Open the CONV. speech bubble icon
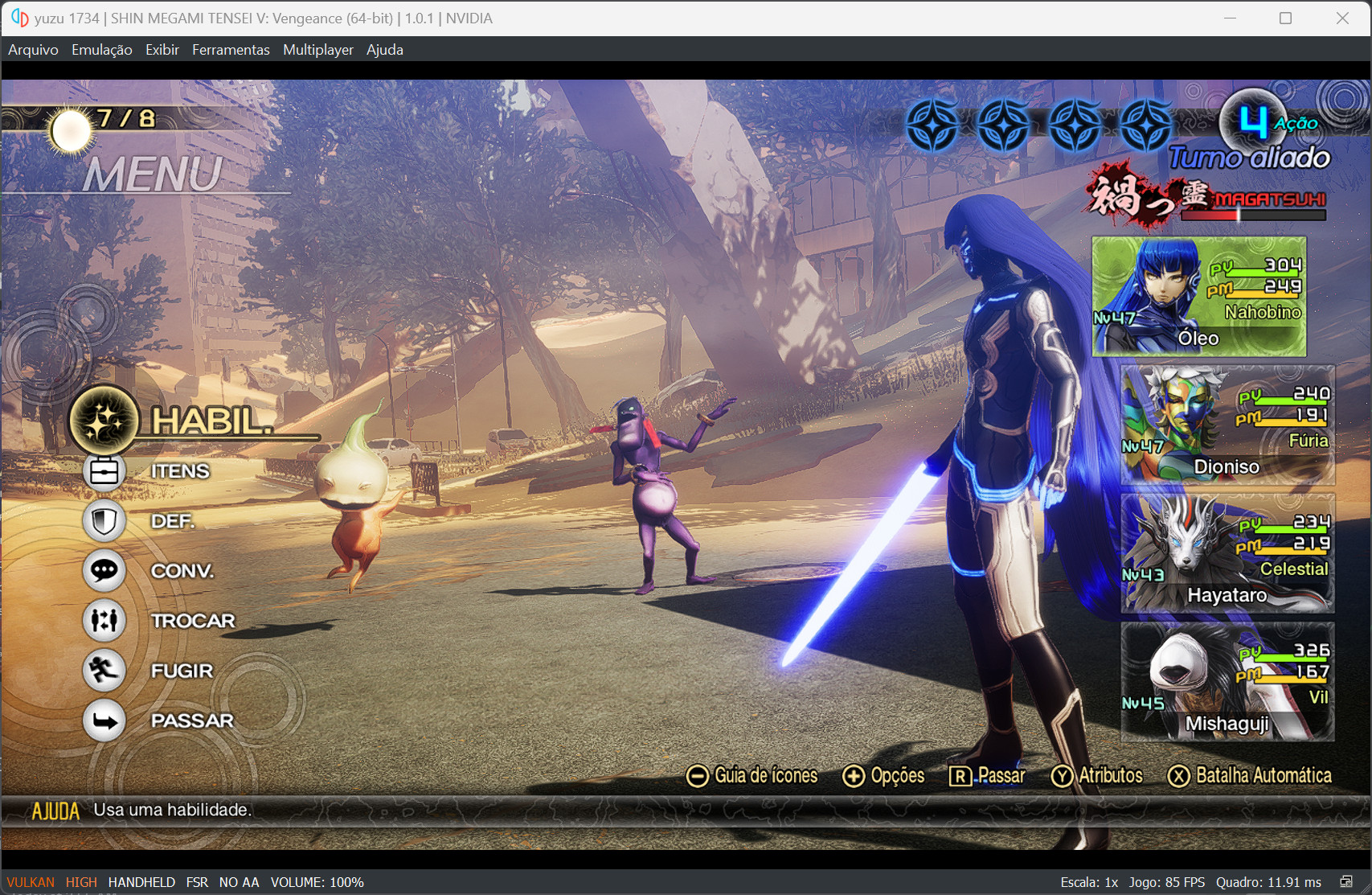The image size is (1372, 895). pyautogui.click(x=104, y=570)
